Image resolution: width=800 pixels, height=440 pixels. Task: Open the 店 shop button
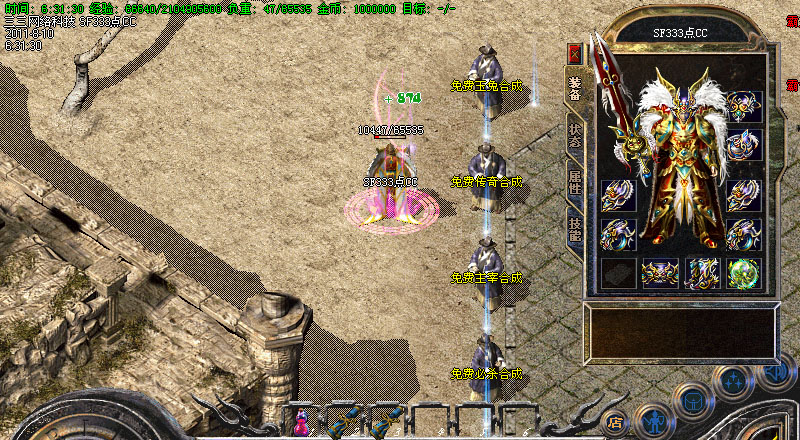coord(616,422)
